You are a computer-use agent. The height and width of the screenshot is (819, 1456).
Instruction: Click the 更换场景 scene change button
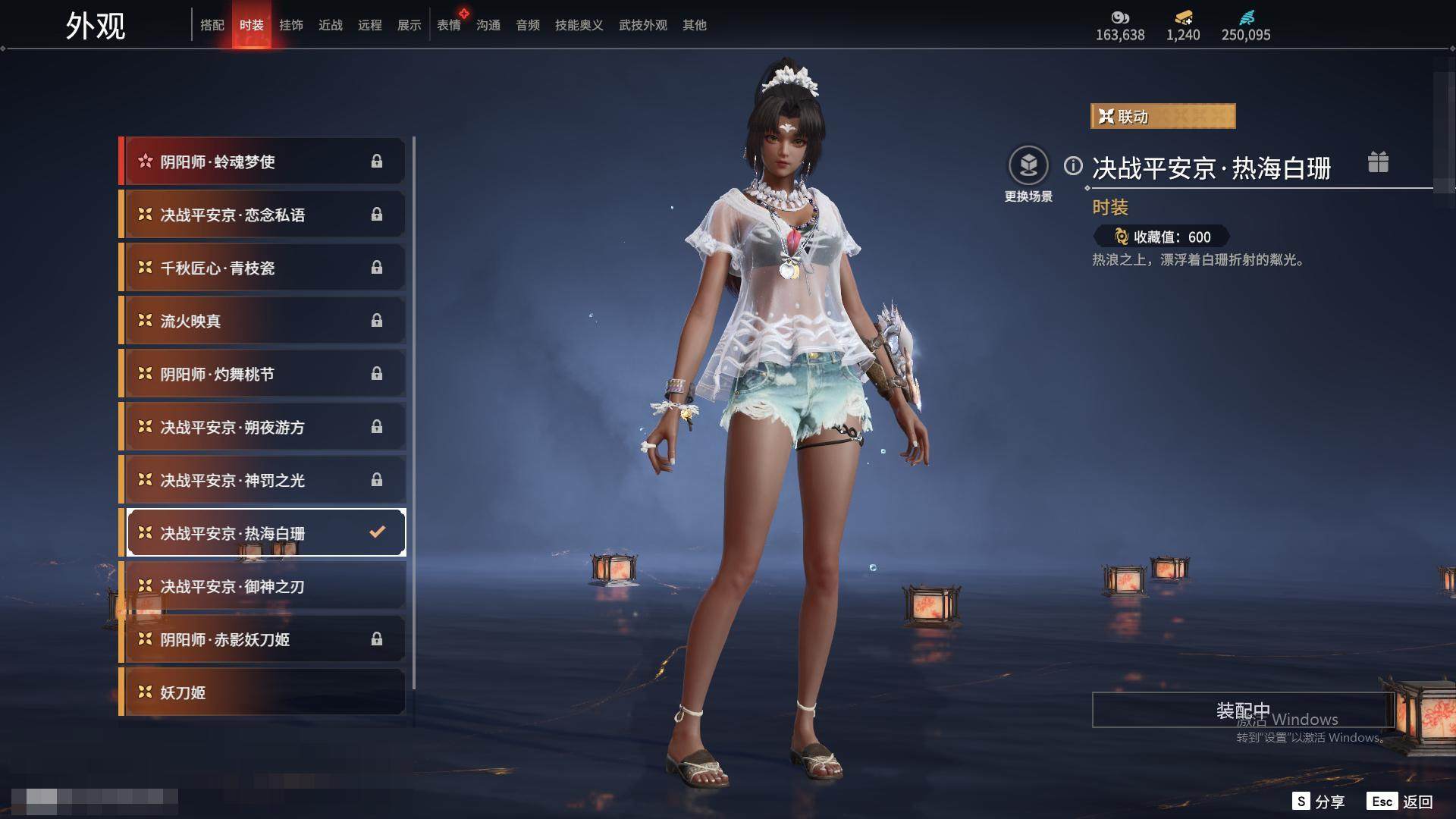(1028, 166)
